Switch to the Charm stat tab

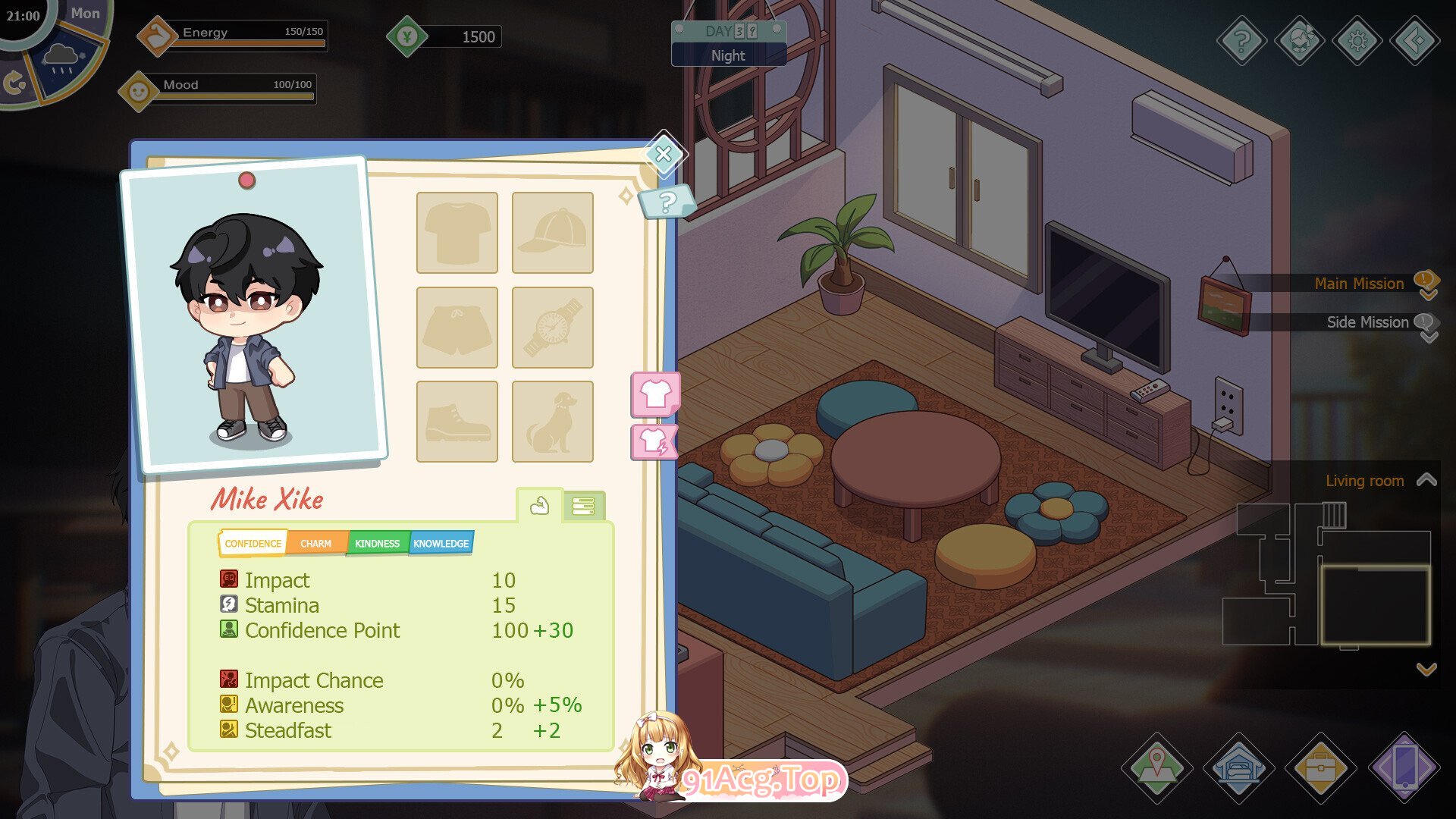tap(315, 544)
